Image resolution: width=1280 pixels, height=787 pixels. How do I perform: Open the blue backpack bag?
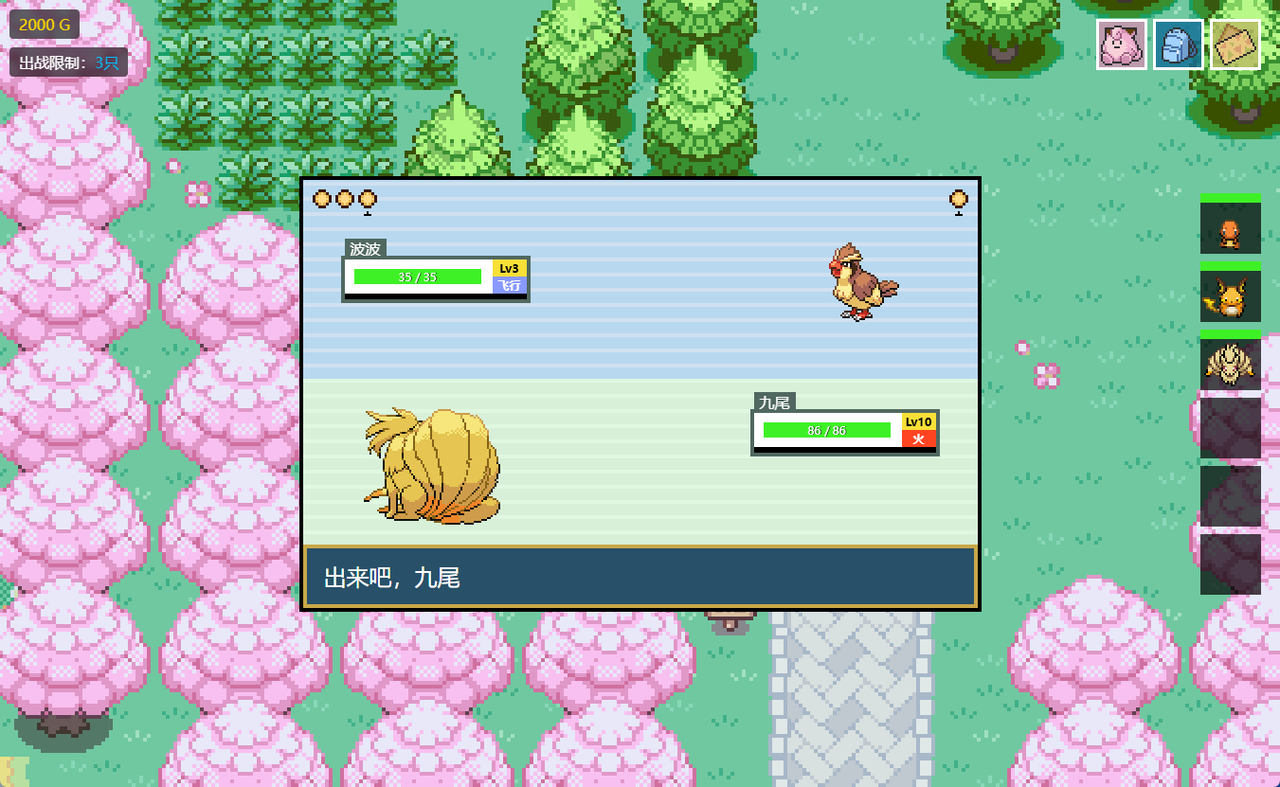click(1178, 44)
